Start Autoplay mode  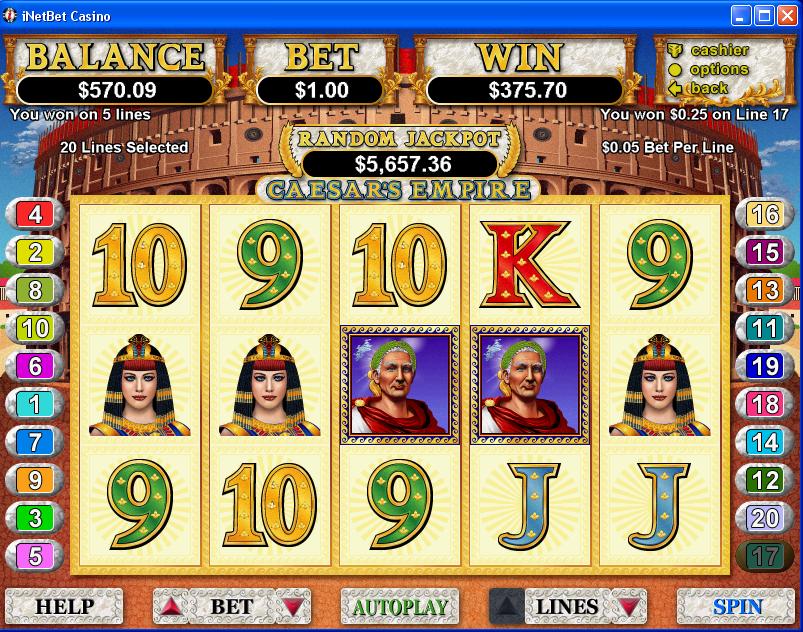pos(400,606)
